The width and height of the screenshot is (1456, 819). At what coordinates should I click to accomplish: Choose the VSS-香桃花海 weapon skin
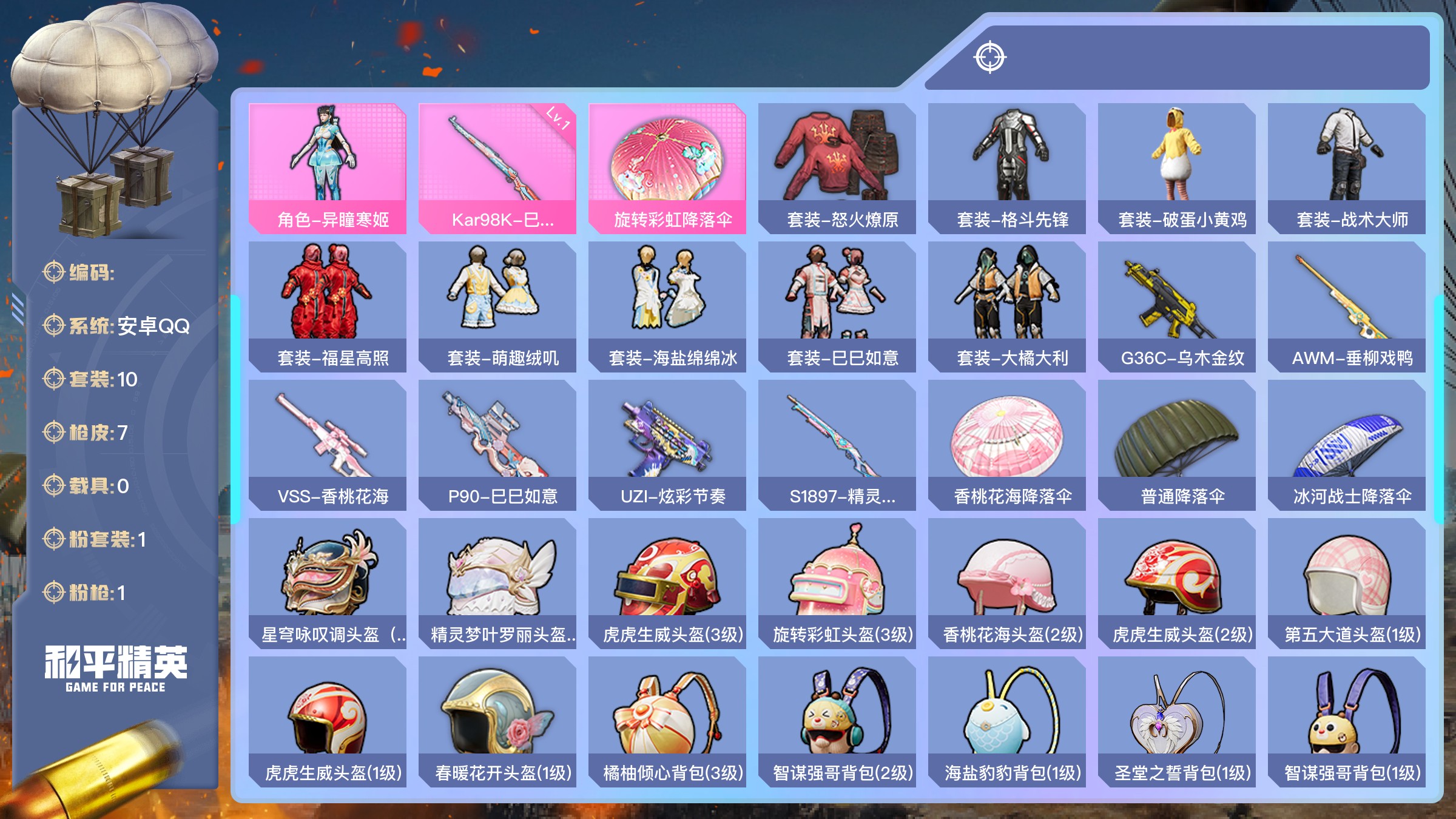point(327,445)
